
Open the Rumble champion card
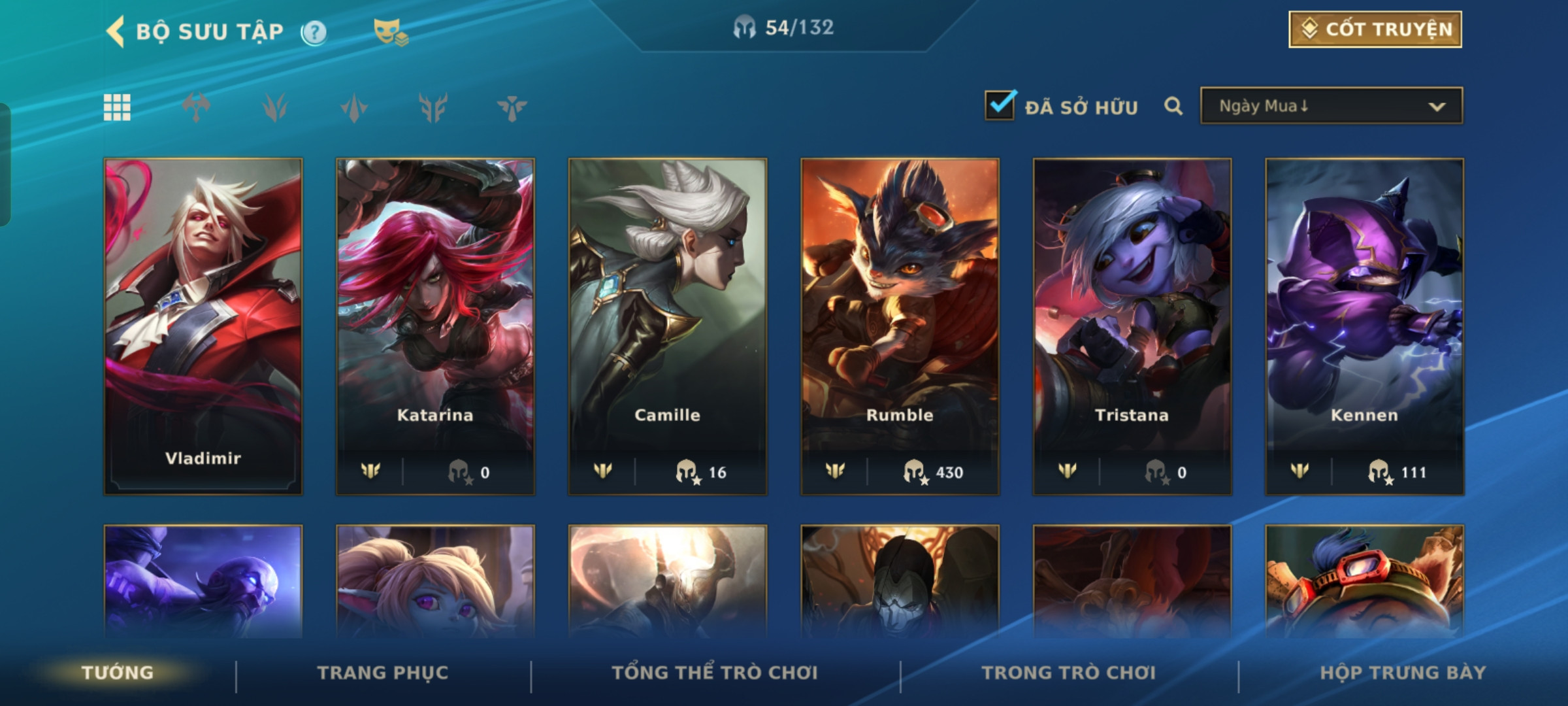click(900, 326)
